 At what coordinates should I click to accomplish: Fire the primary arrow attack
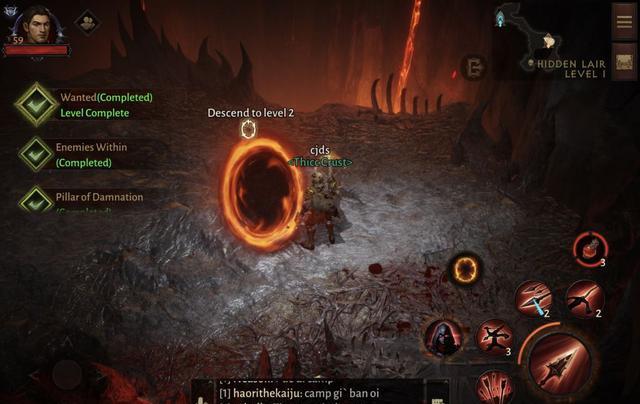562,359
